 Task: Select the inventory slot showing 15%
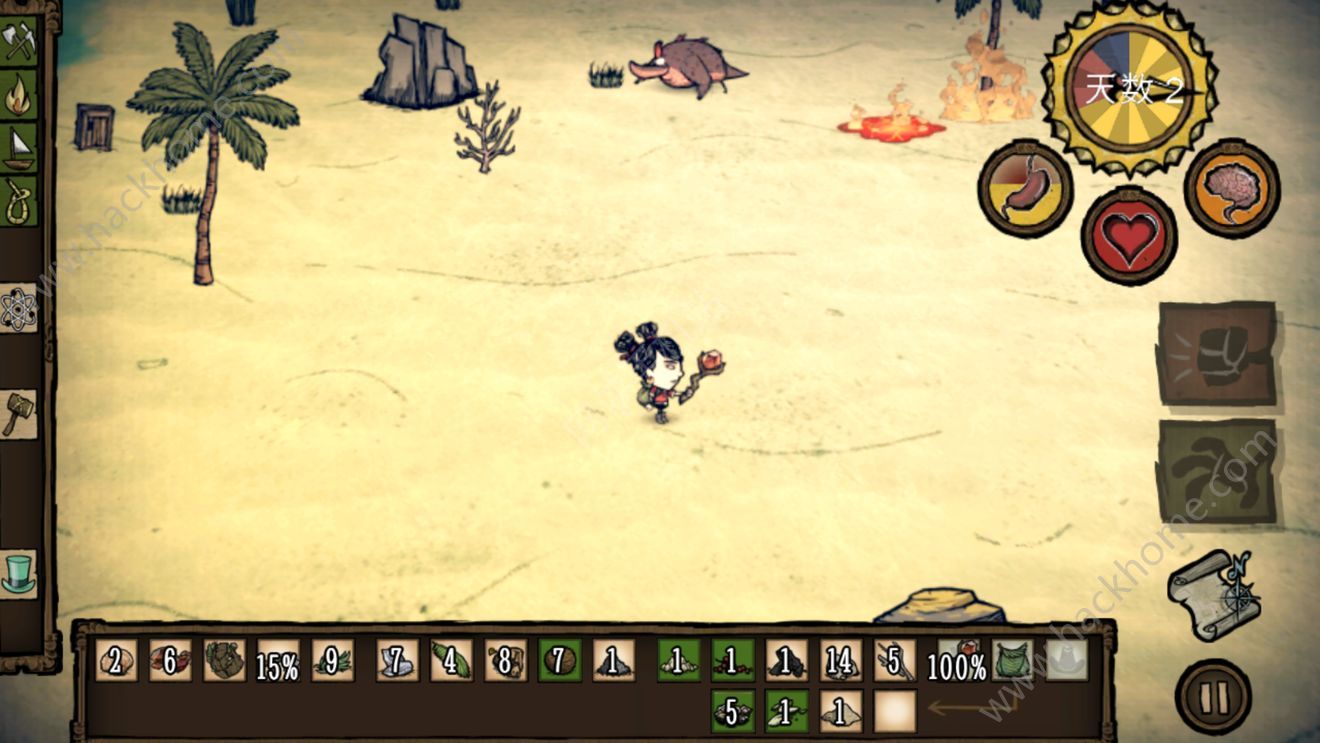pyautogui.click(x=278, y=661)
